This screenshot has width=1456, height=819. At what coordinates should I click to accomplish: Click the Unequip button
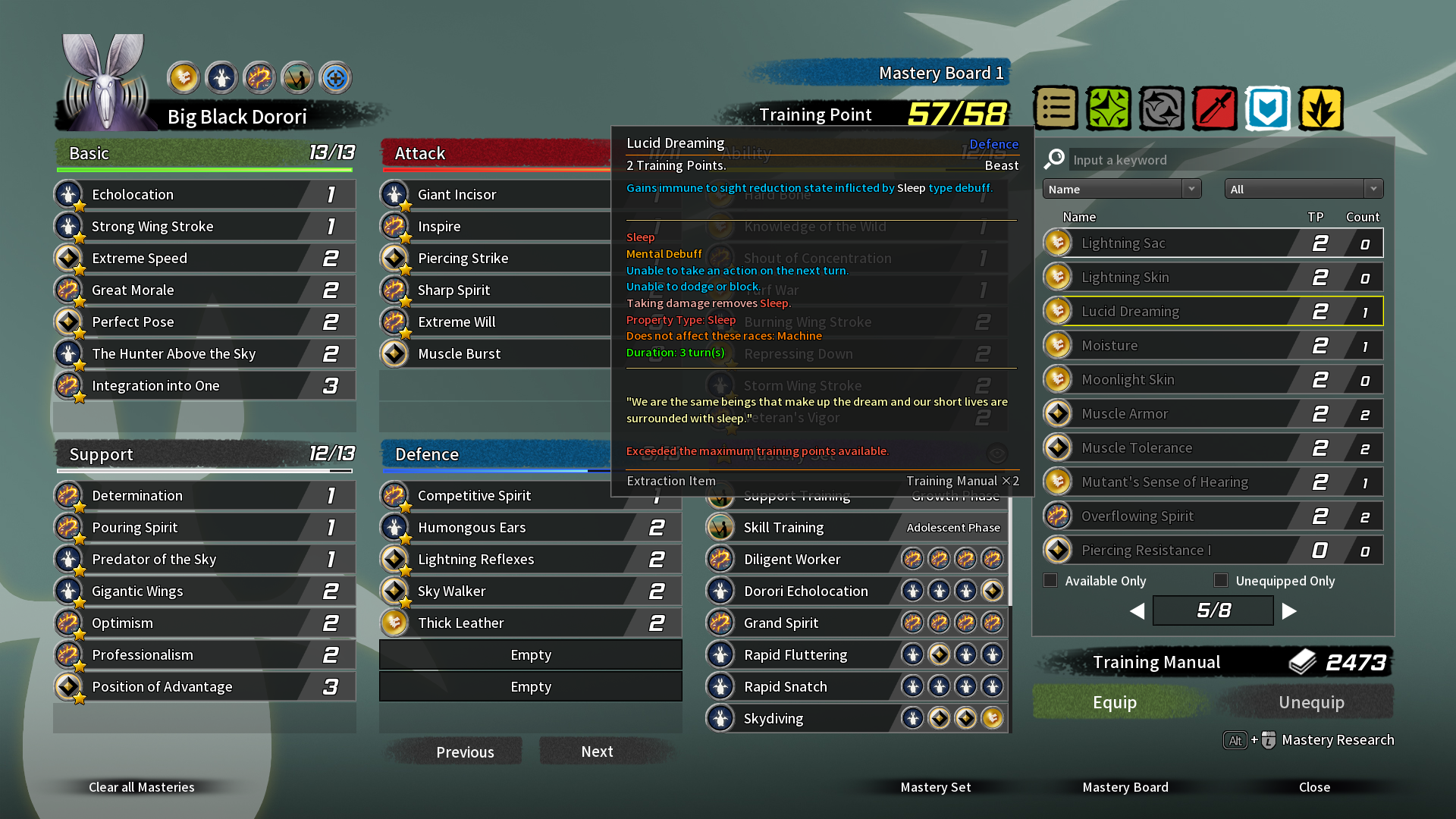coord(1311,702)
